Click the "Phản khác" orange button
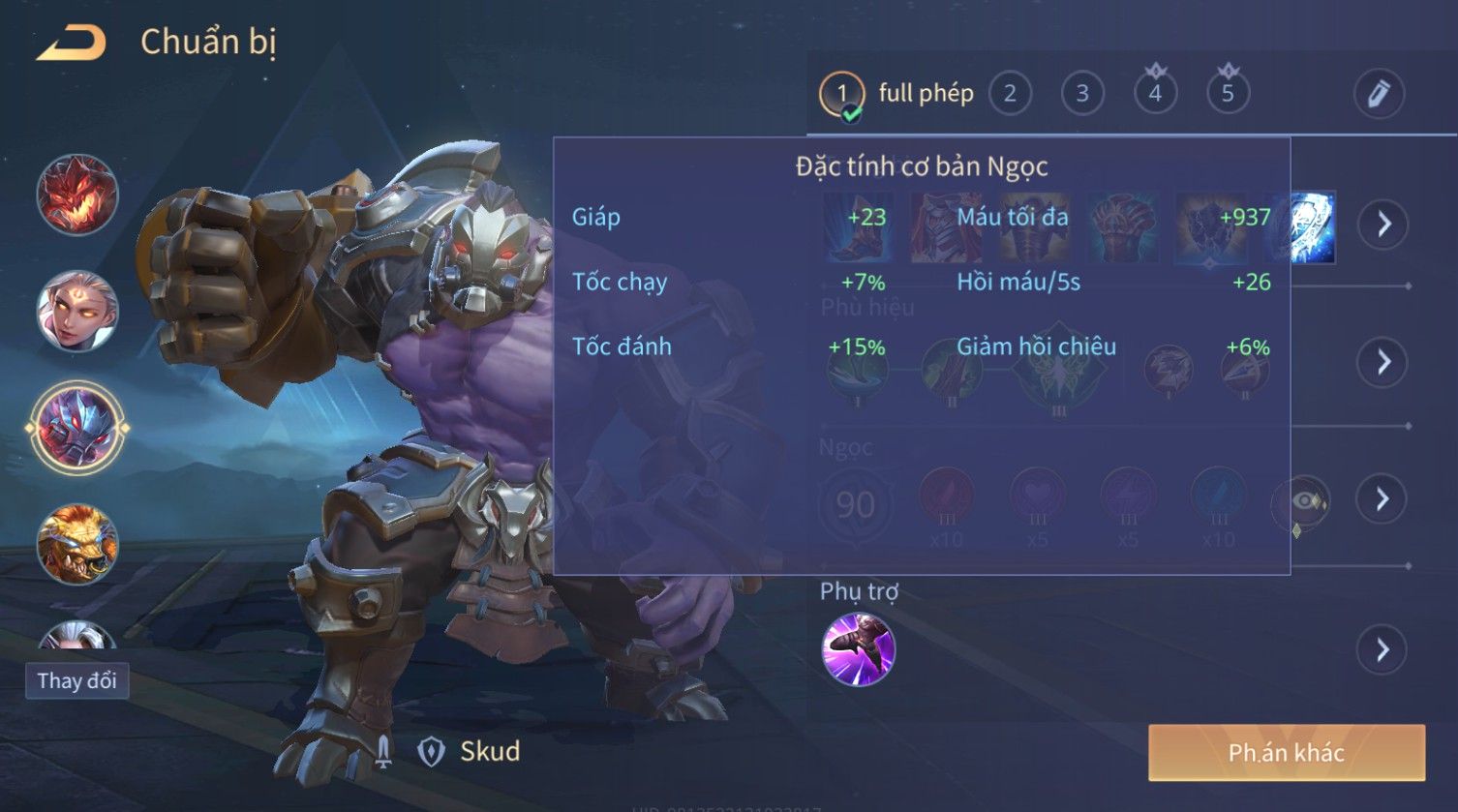Screen dimensions: 1458x812 [1286, 753]
